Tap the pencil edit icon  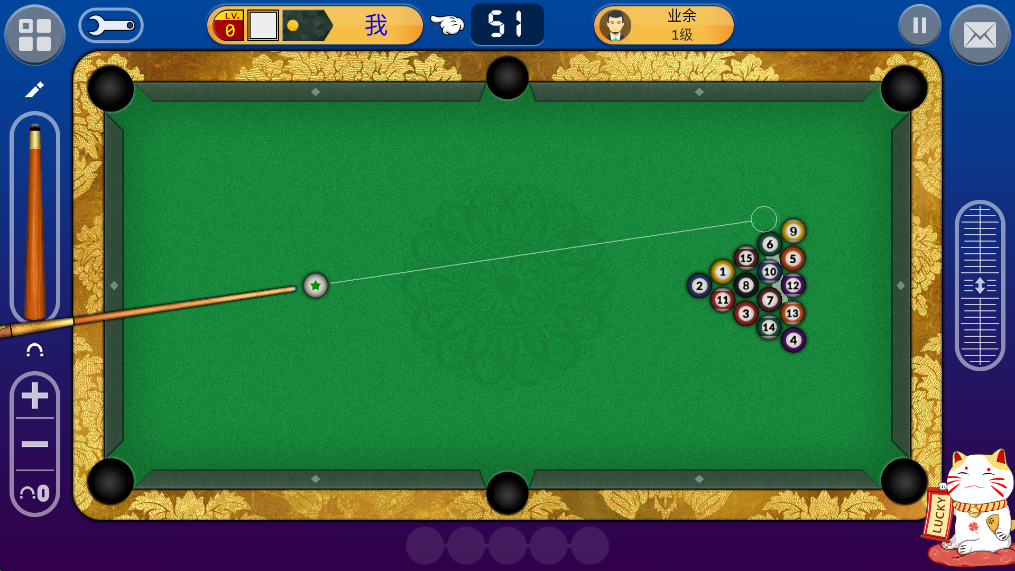pos(35,90)
